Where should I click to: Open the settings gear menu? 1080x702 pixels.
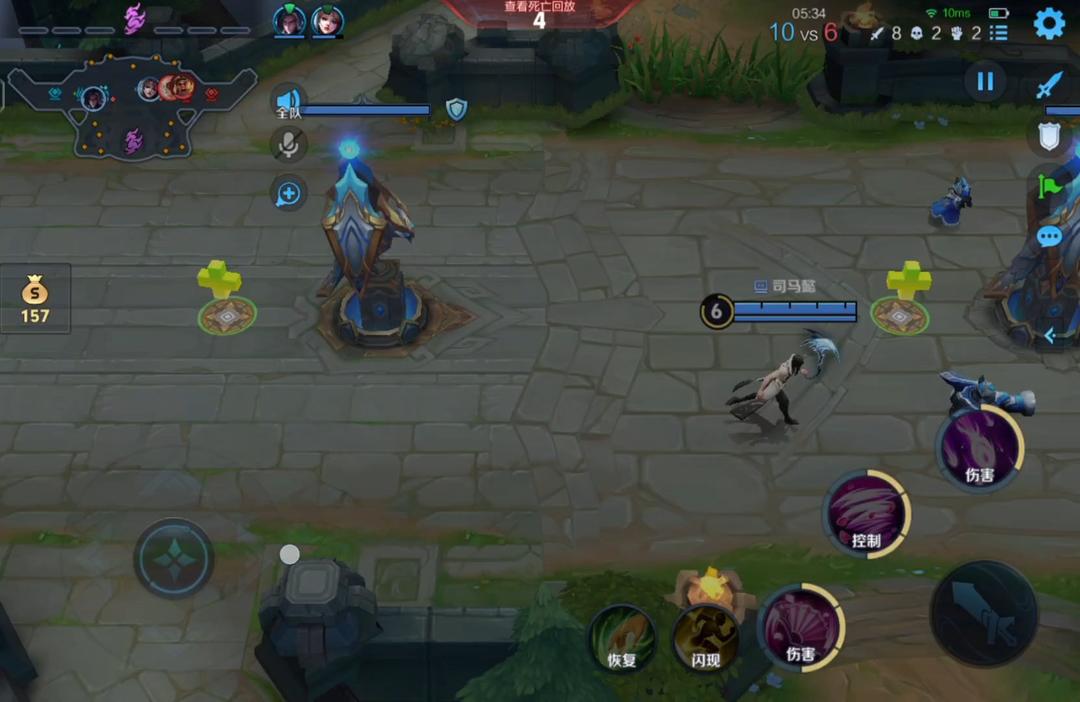pyautogui.click(x=1048, y=23)
